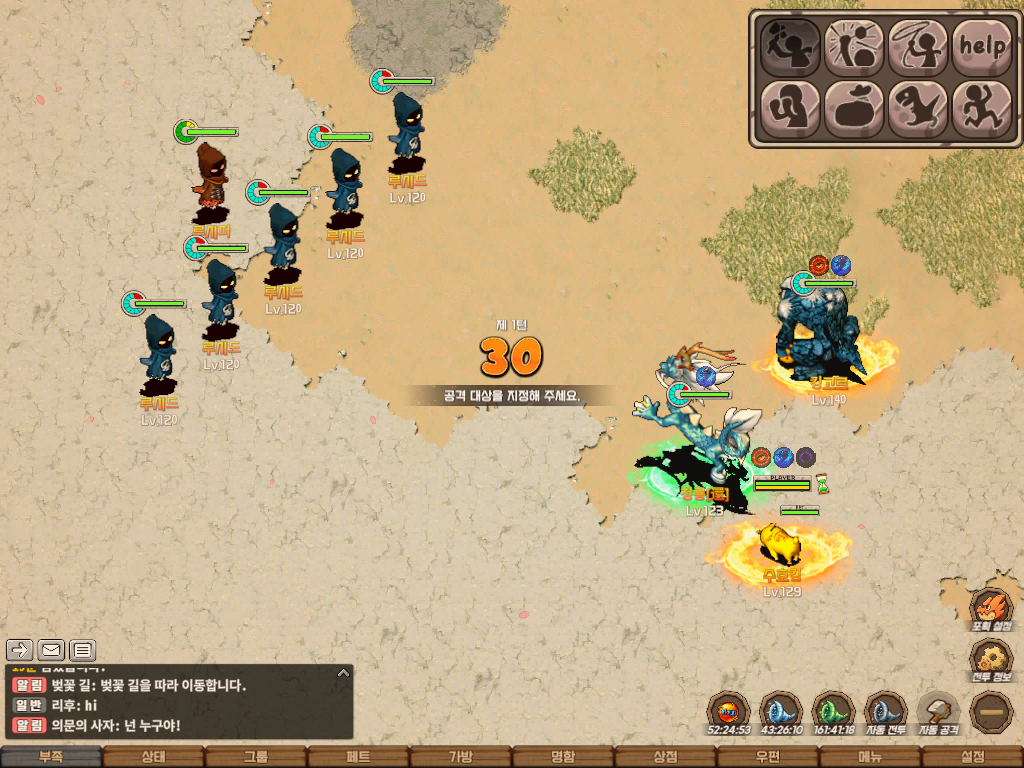Choose the skill command with sparks icon

pyautogui.click(x=854, y=45)
